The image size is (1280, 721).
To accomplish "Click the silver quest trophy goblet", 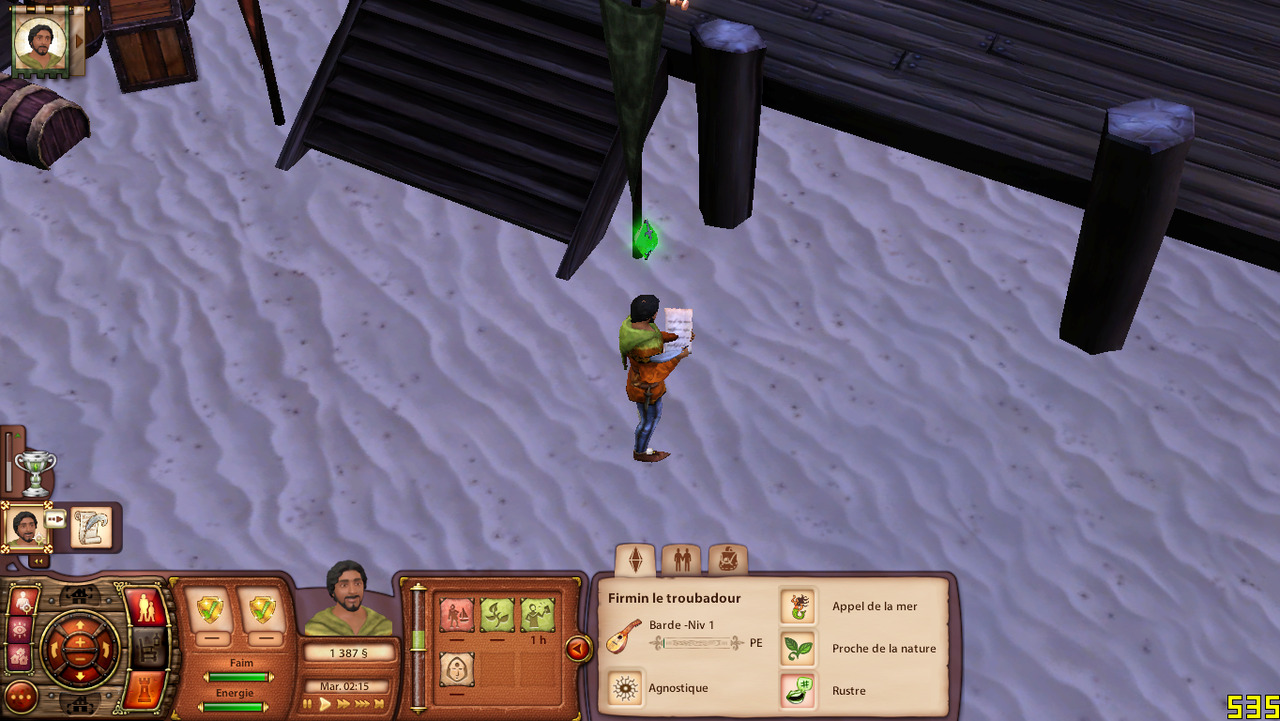I will click(x=36, y=471).
